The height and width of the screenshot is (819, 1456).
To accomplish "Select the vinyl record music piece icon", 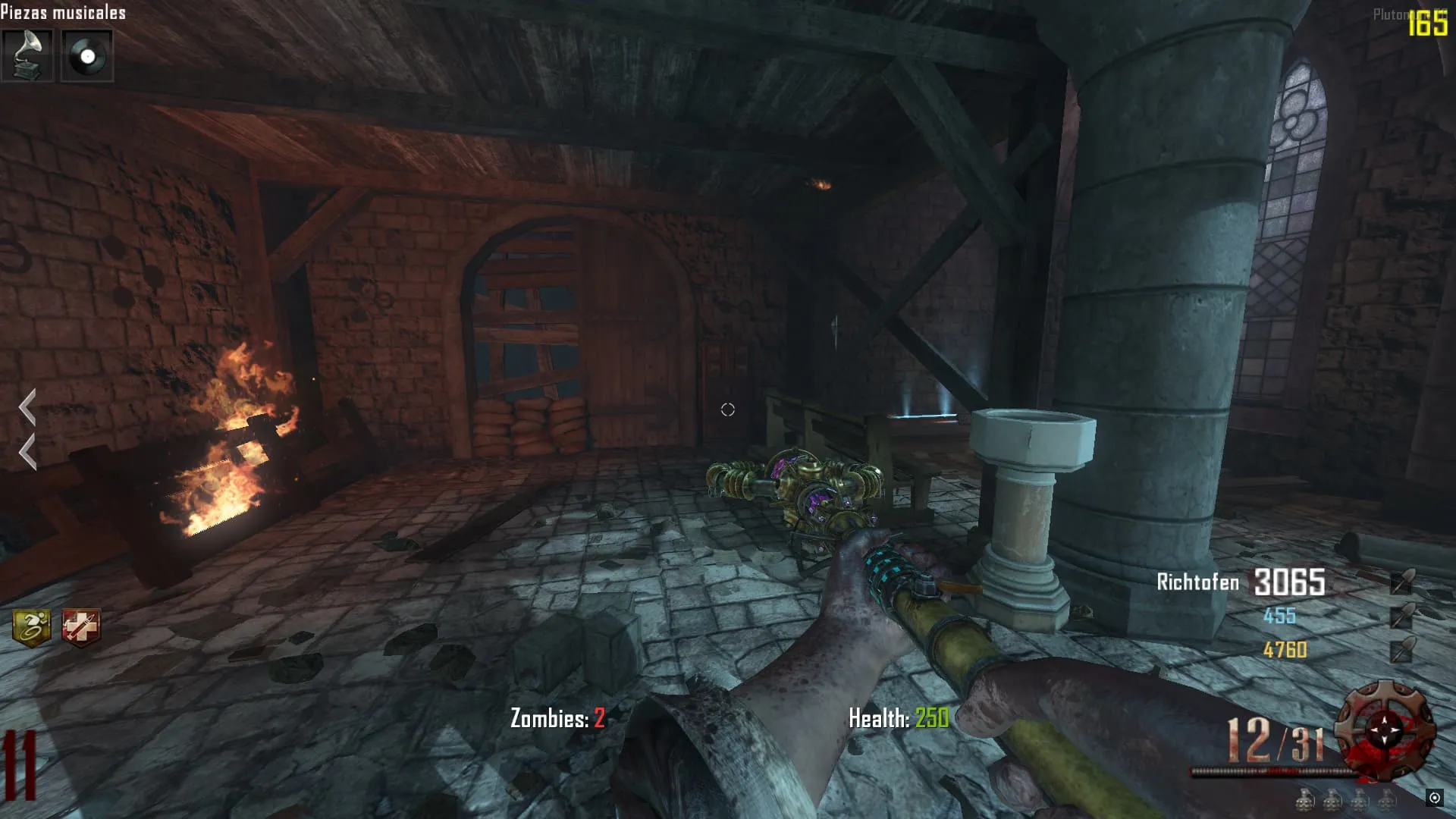I will [87, 55].
